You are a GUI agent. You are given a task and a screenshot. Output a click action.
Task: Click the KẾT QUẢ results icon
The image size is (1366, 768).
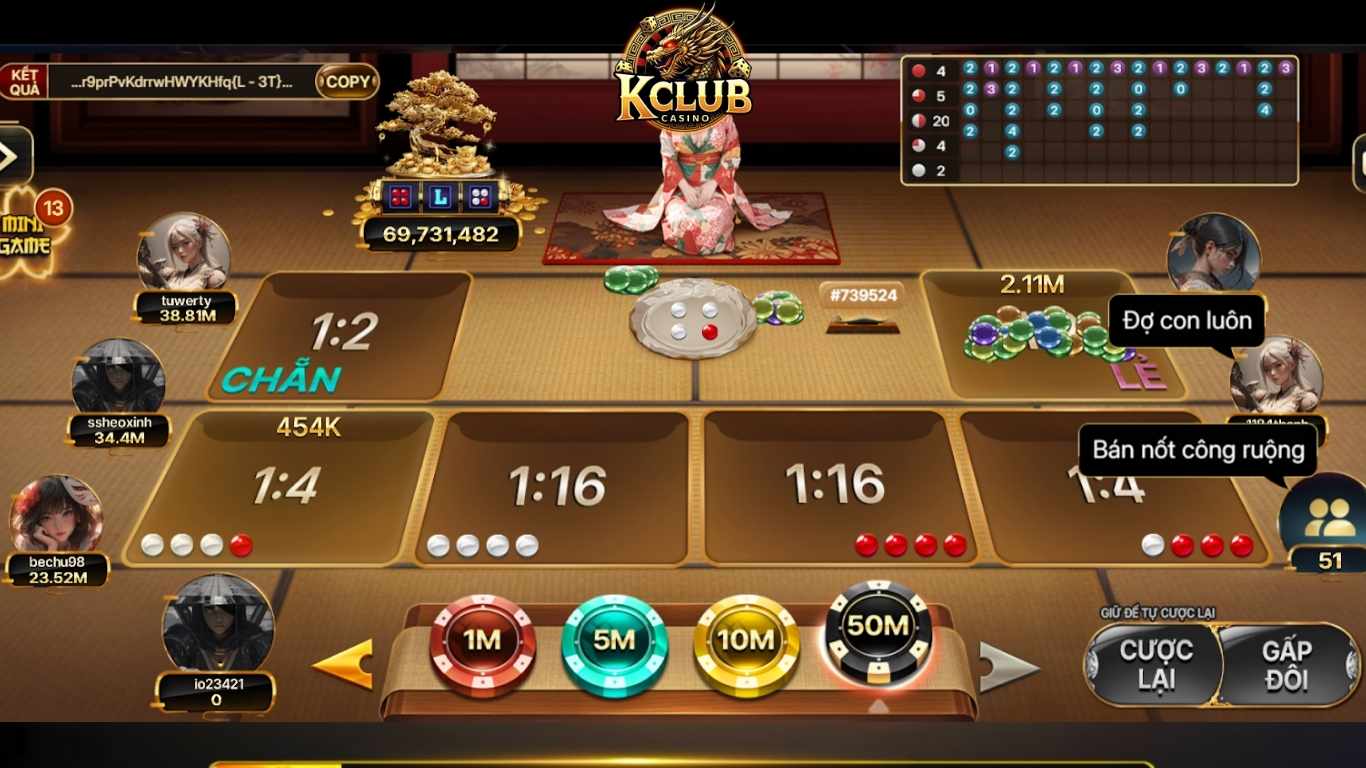pyautogui.click(x=25, y=80)
